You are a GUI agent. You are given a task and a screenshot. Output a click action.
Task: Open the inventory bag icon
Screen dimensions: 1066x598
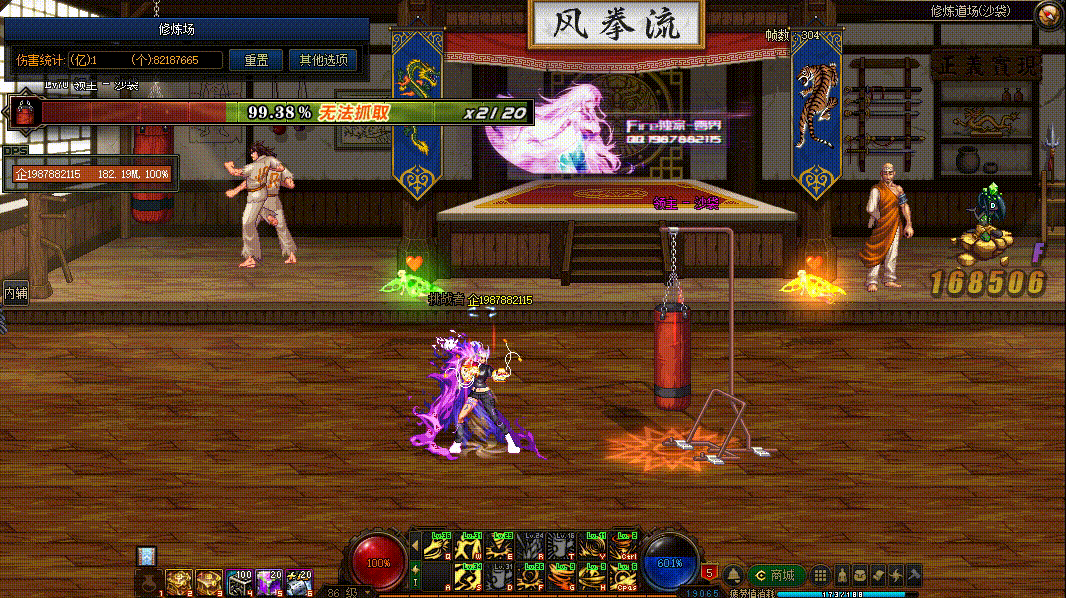pyautogui.click(x=859, y=575)
